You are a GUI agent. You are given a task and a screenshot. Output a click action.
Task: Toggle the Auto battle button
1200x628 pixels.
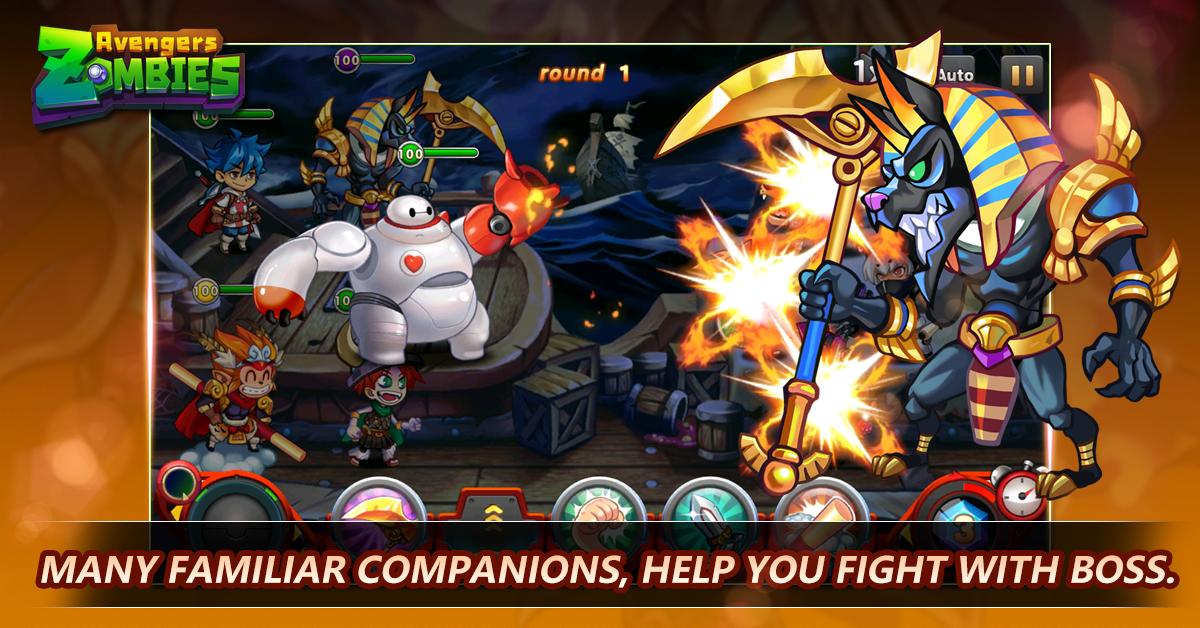tap(955, 74)
